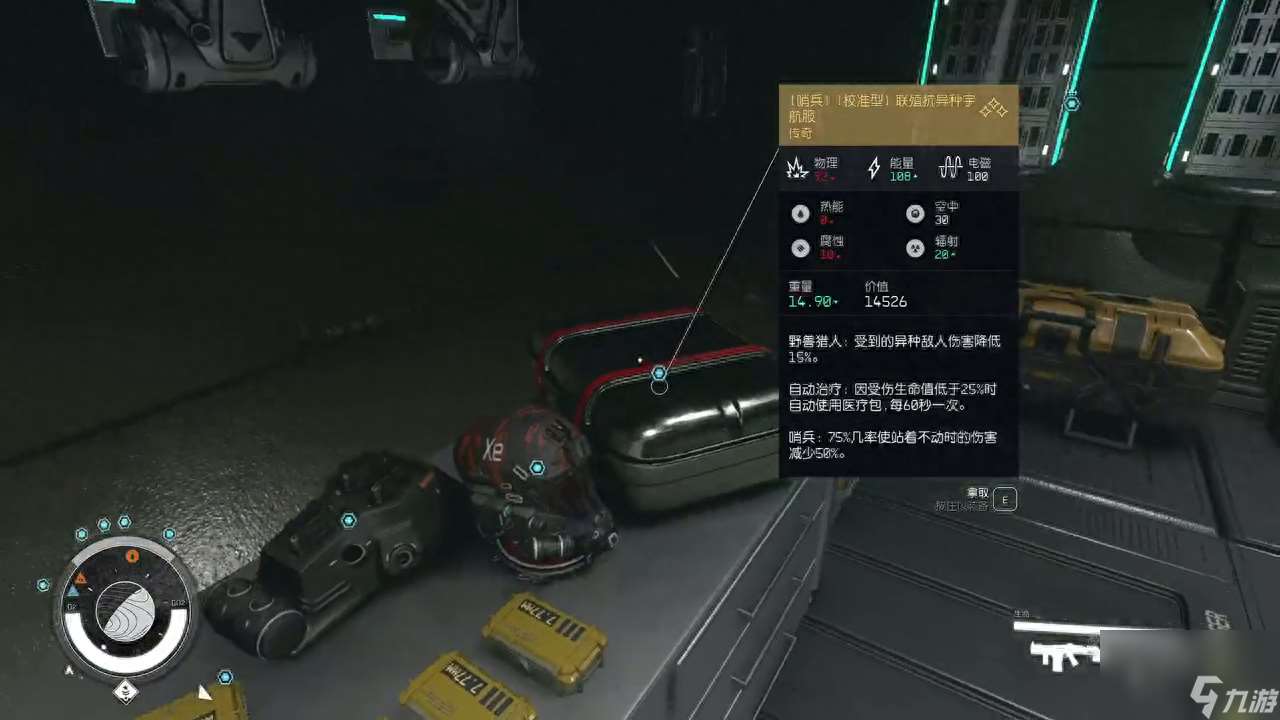Screen dimensions: 1280x720
Task: Click the marker on the boost pack weapon
Action: tap(348, 520)
